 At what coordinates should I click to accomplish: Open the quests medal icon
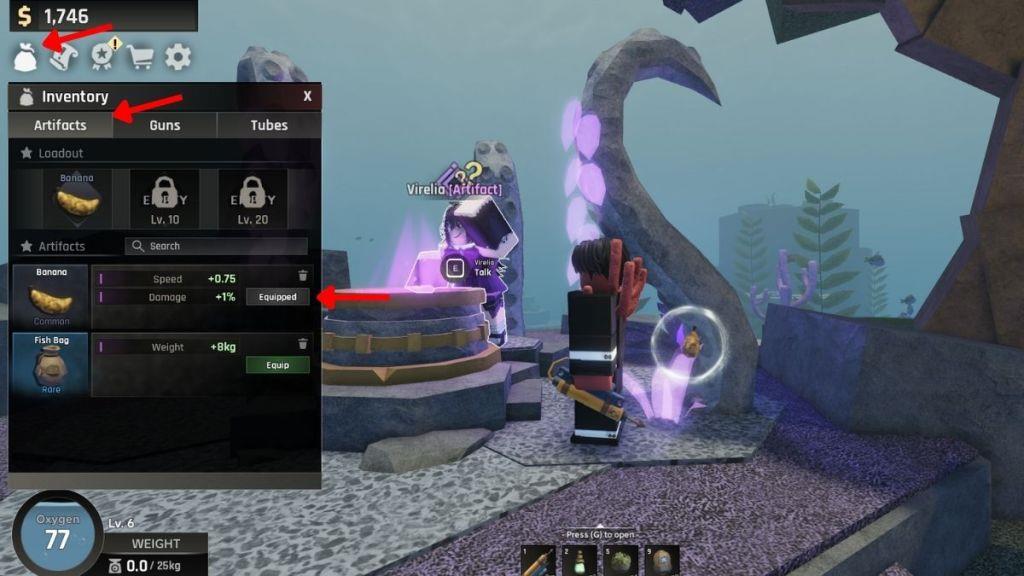104,57
